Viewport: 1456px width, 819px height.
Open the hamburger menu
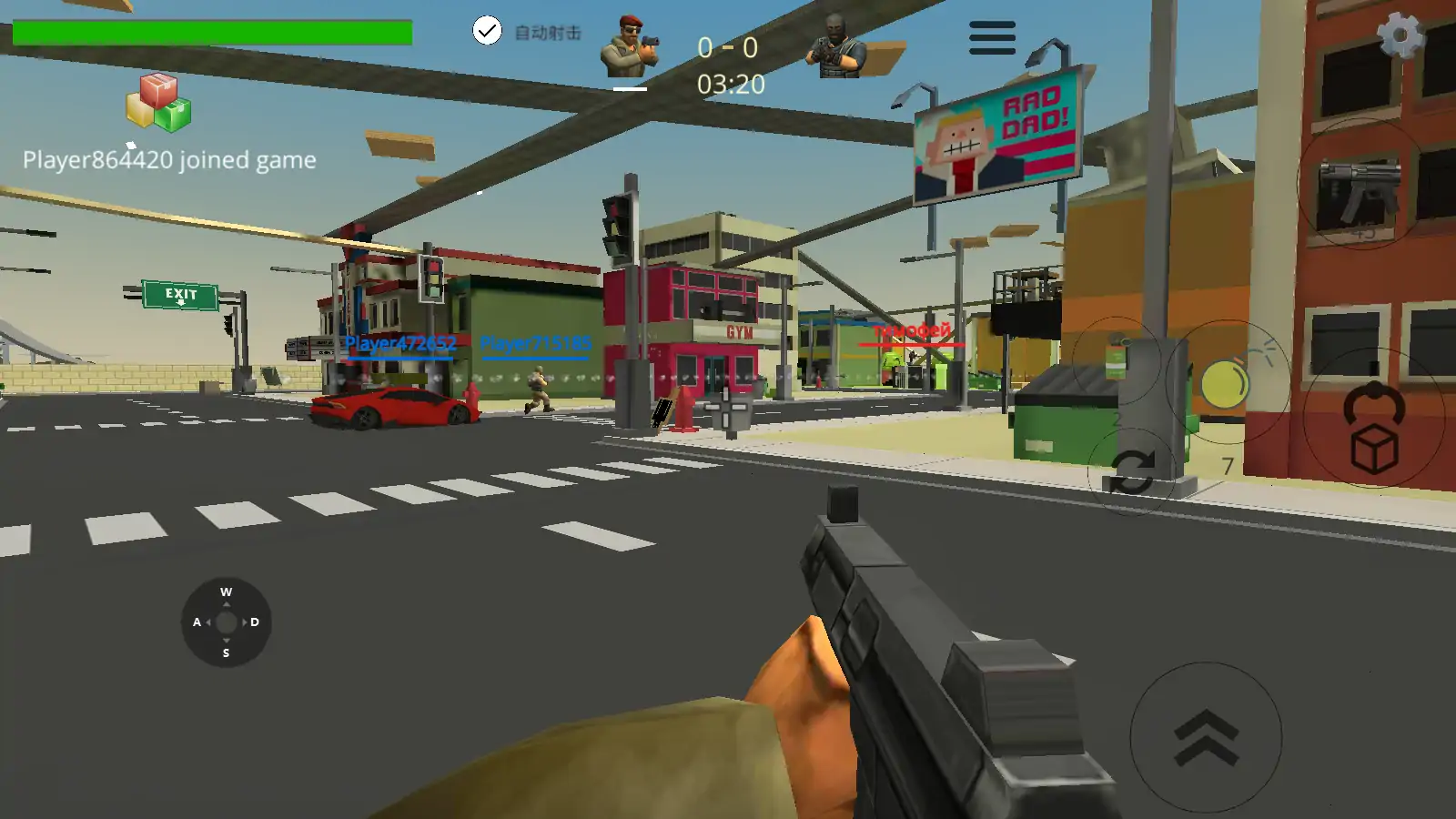coord(992,38)
